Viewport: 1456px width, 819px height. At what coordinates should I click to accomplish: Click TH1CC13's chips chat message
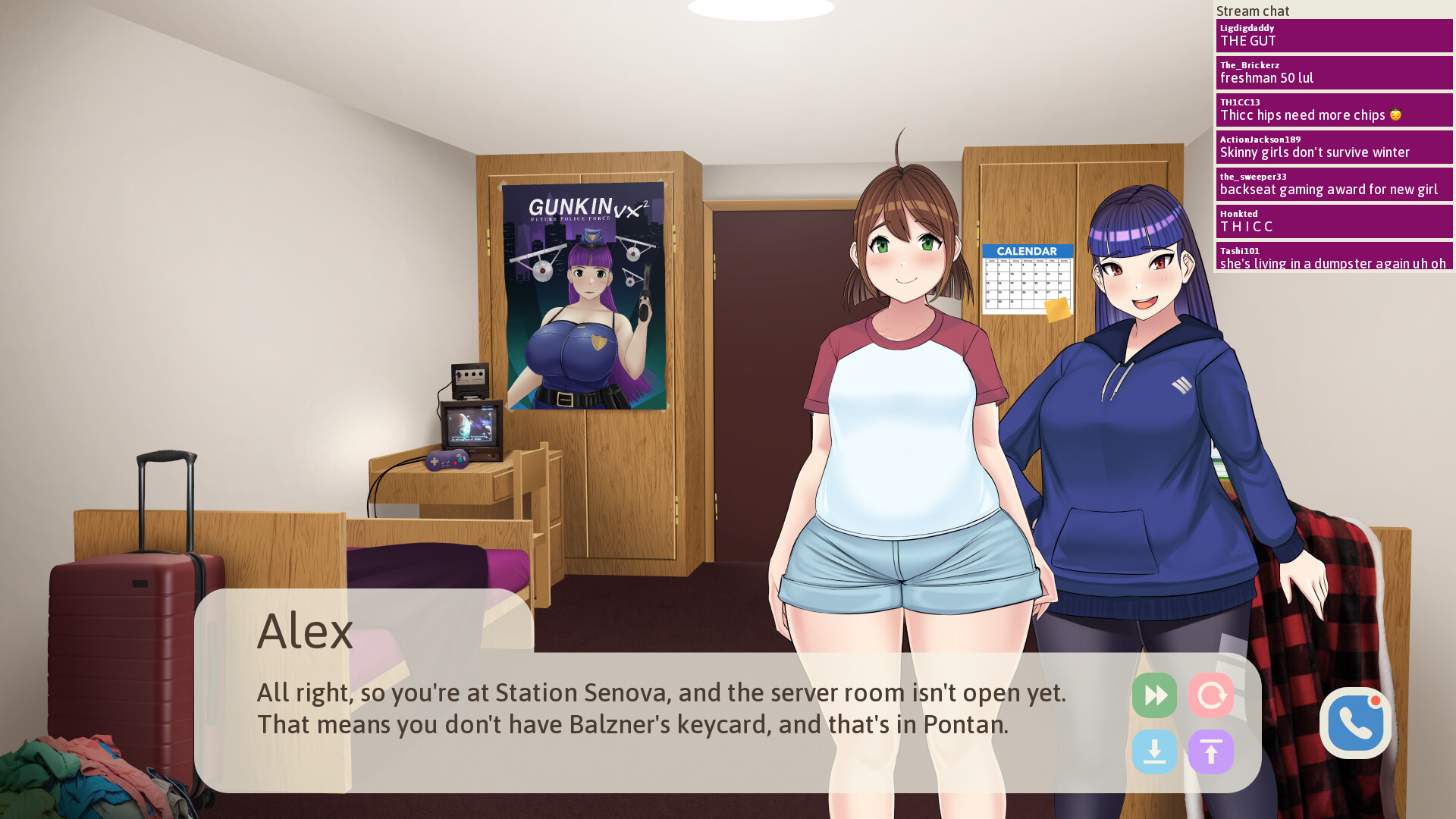1334,109
